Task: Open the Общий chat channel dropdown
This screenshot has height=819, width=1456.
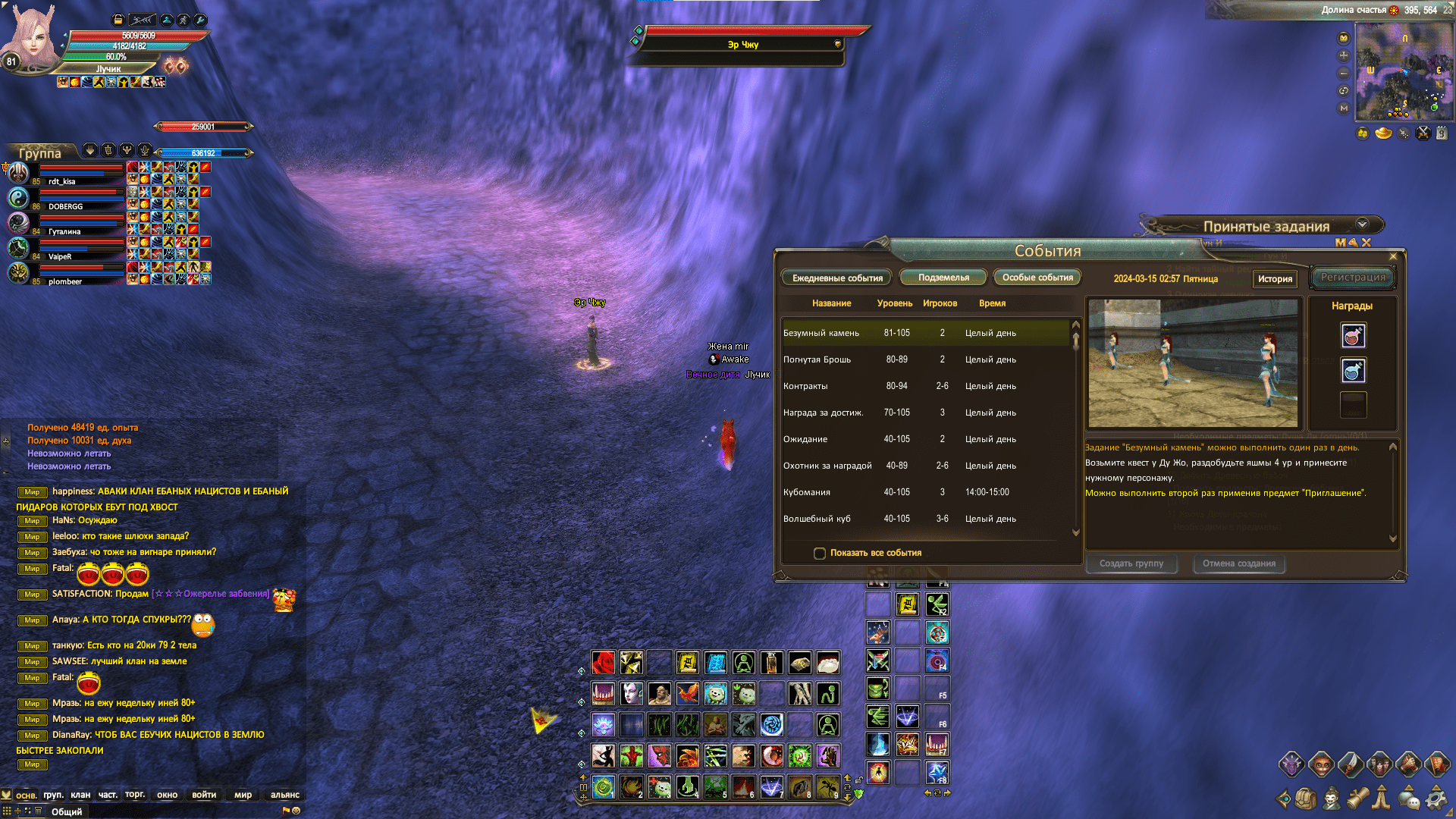Action: click(x=68, y=811)
